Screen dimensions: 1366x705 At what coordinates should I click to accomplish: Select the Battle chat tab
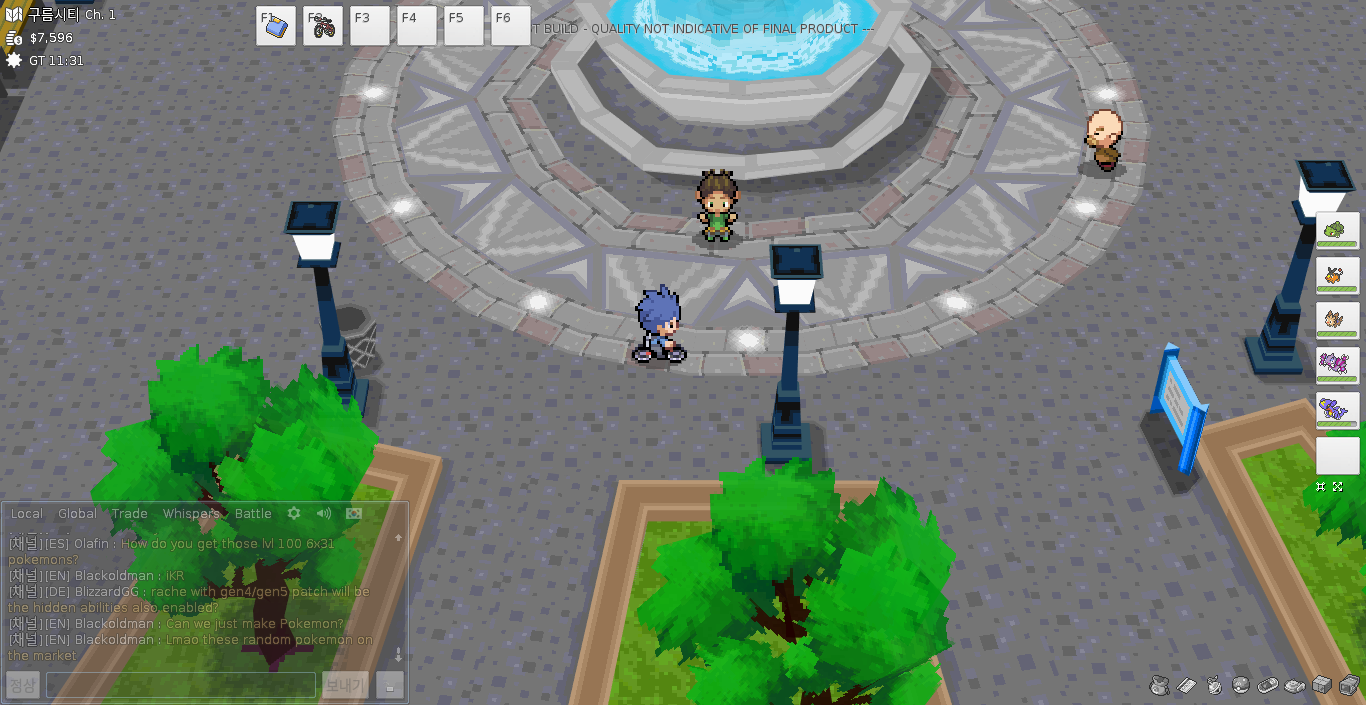pos(253,514)
